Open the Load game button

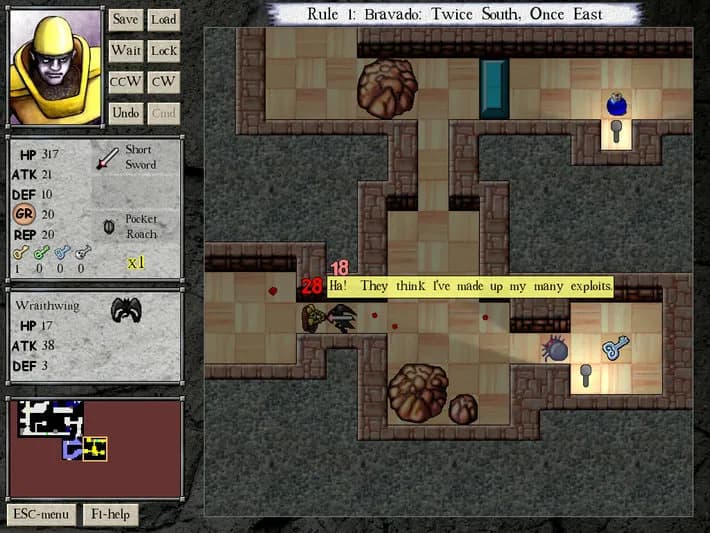point(163,19)
